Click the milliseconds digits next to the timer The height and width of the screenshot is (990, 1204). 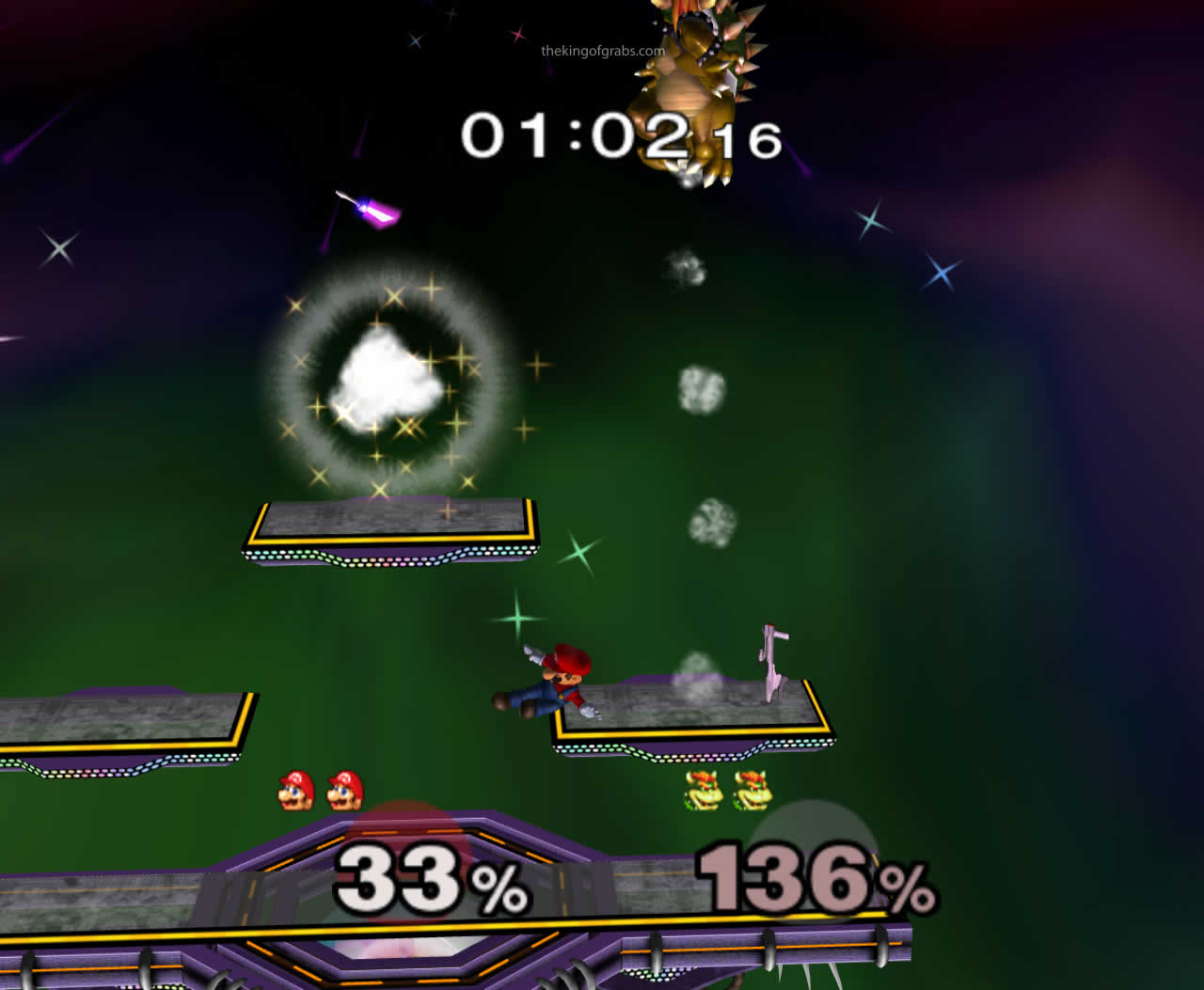point(747,141)
